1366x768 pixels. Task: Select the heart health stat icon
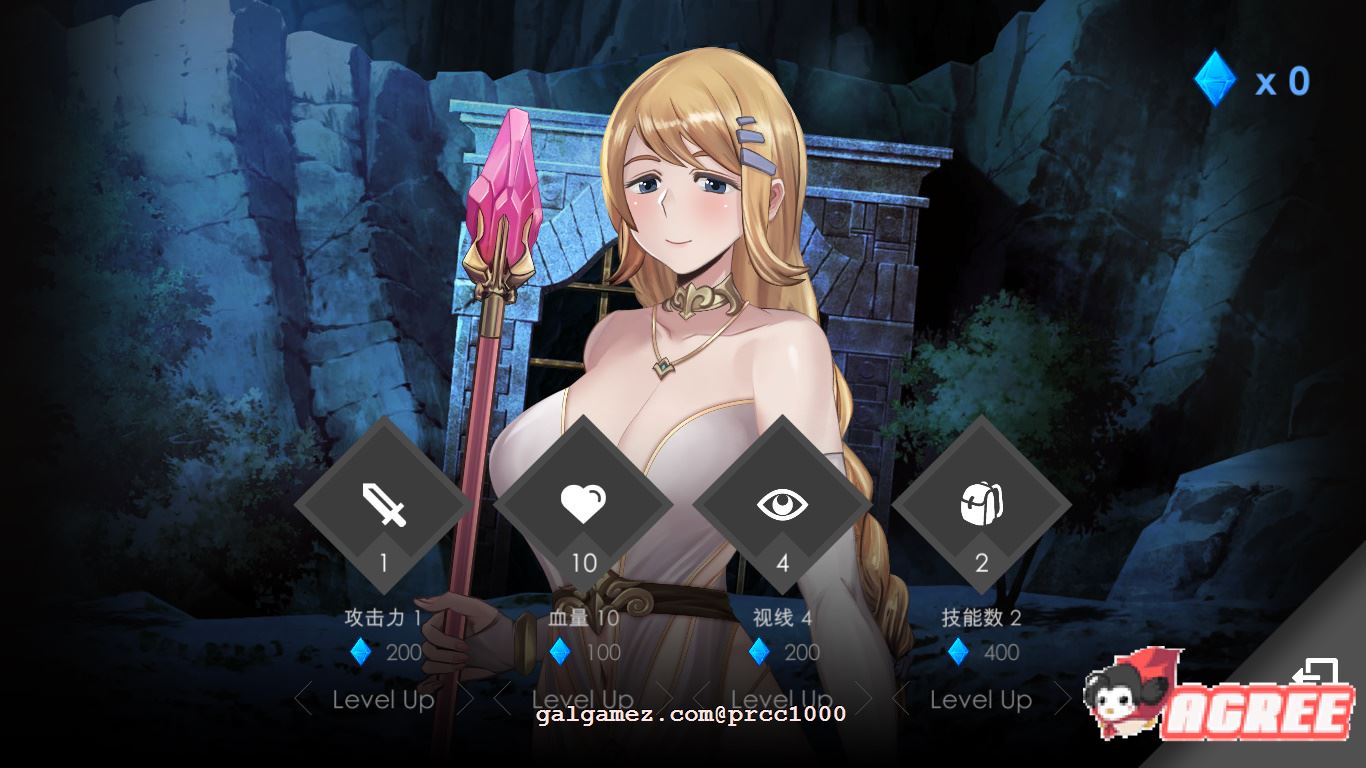click(583, 505)
